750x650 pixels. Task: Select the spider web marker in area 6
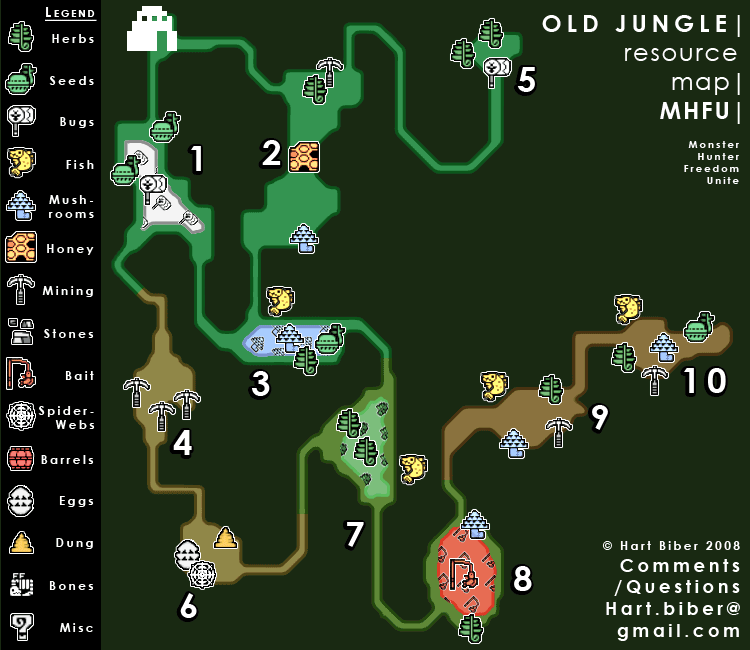(202, 573)
